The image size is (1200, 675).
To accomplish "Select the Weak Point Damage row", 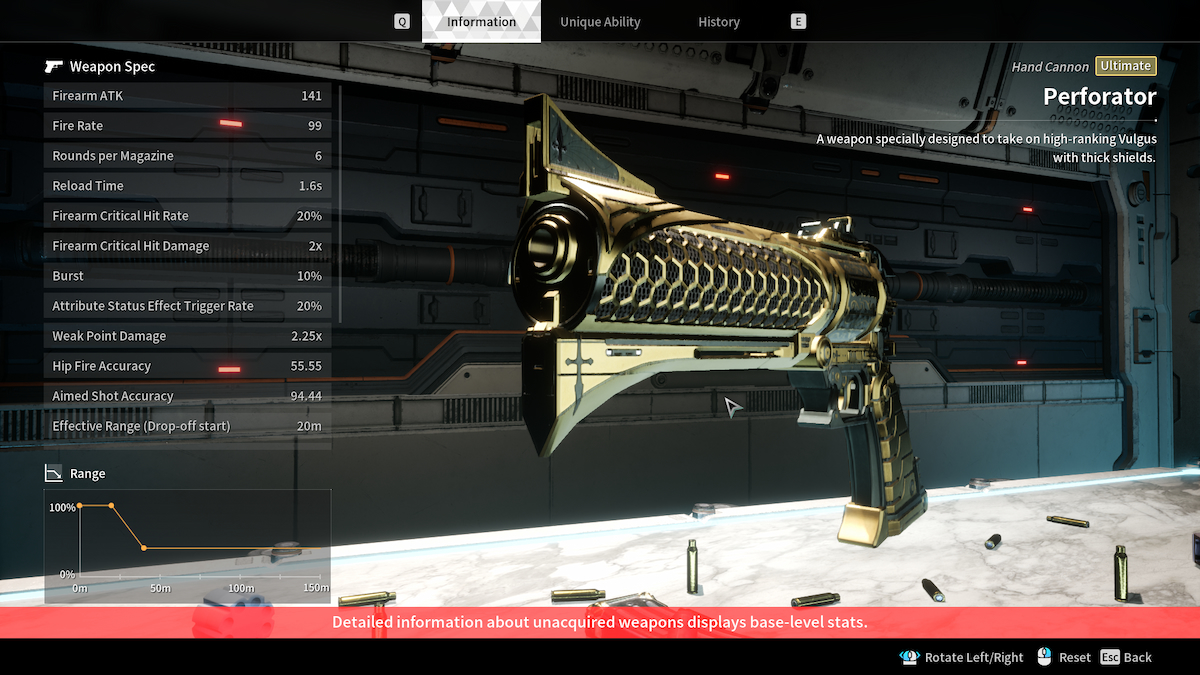I will pos(187,336).
